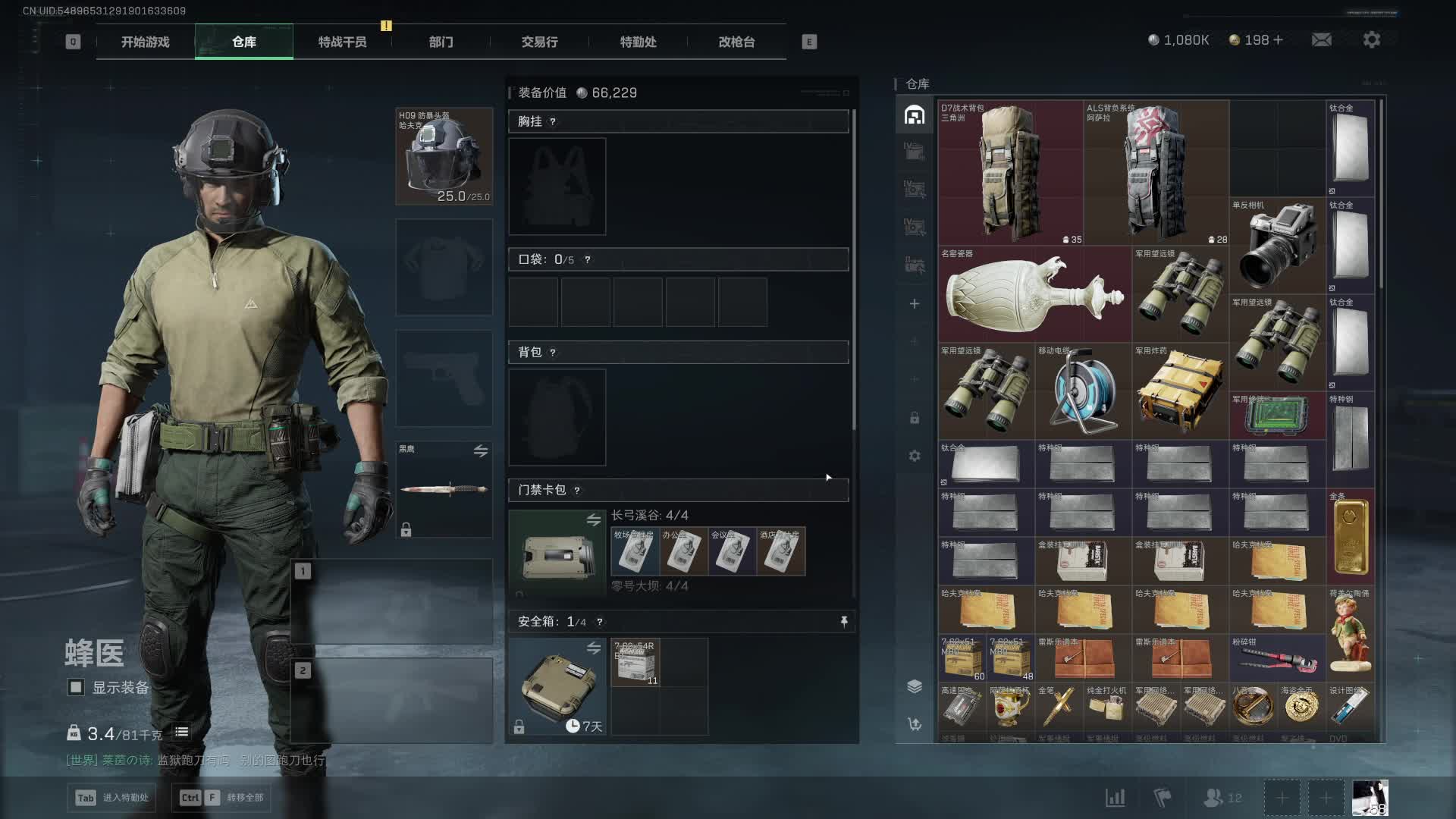Select the 移动电缆 cable reel item
Viewport: 1456px width, 819px height.
click(1083, 391)
